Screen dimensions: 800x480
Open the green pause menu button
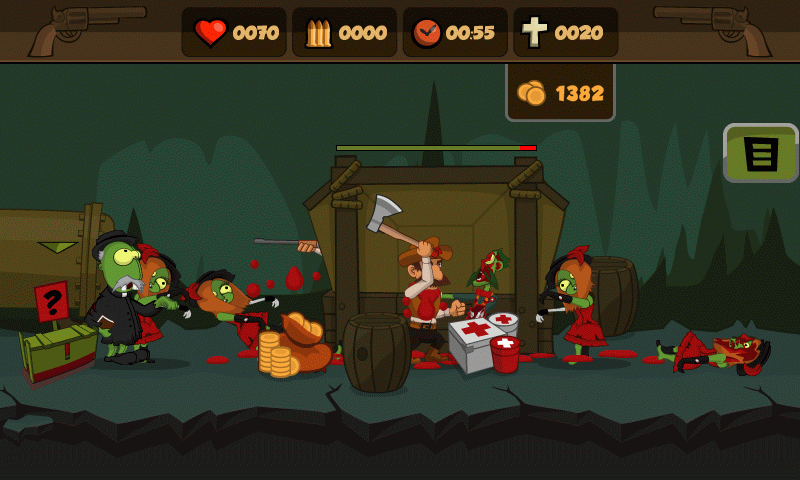coord(760,153)
